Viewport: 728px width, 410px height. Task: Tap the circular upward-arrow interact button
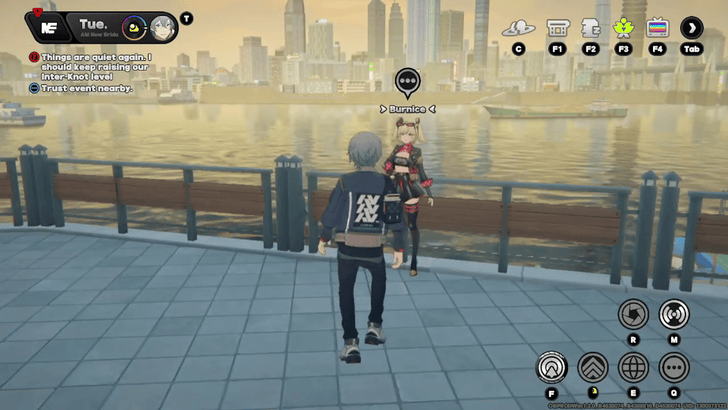(x=552, y=368)
